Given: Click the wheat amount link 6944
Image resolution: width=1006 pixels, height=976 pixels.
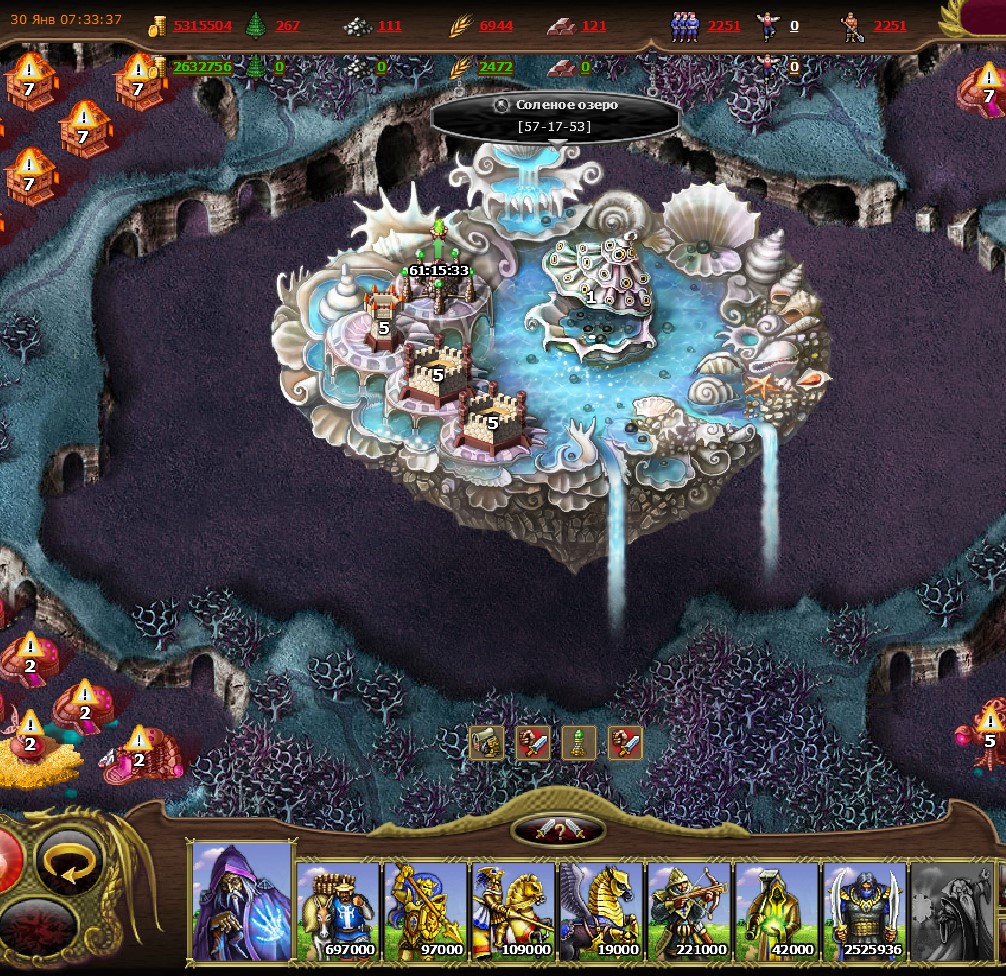Looking at the screenshot, I should pyautogui.click(x=496, y=26).
